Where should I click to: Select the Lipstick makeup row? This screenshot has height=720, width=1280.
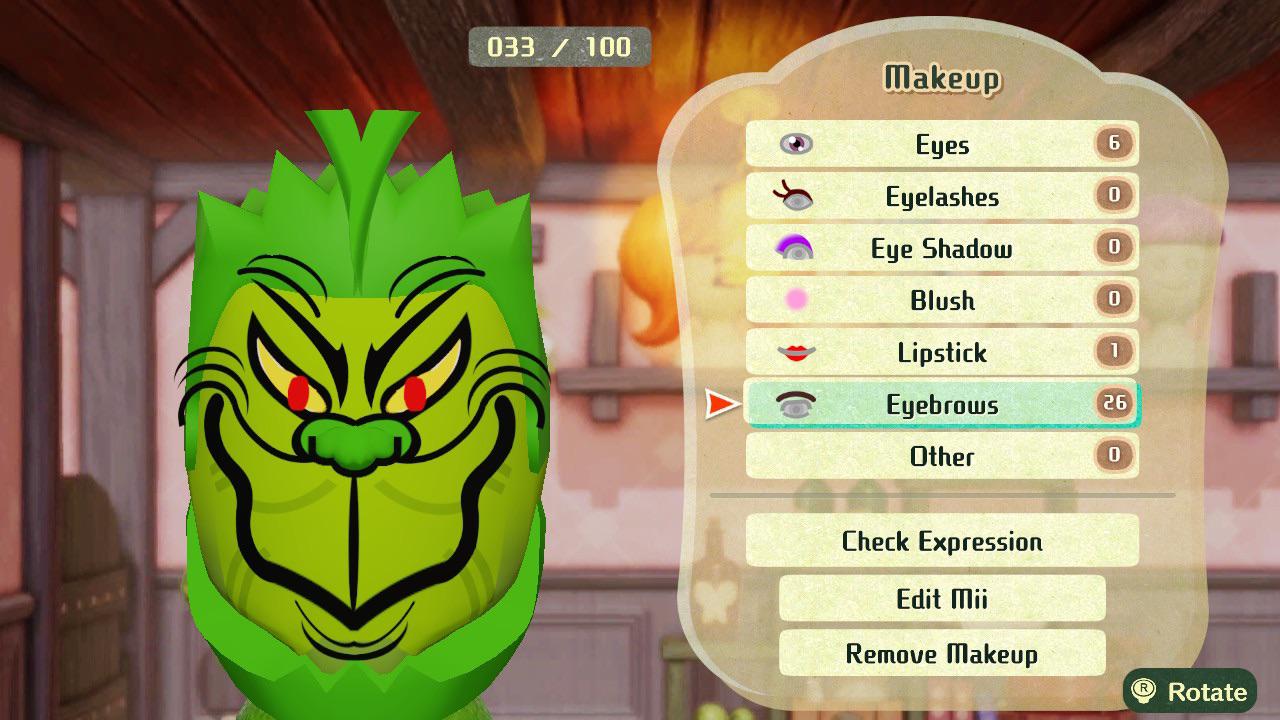click(941, 353)
